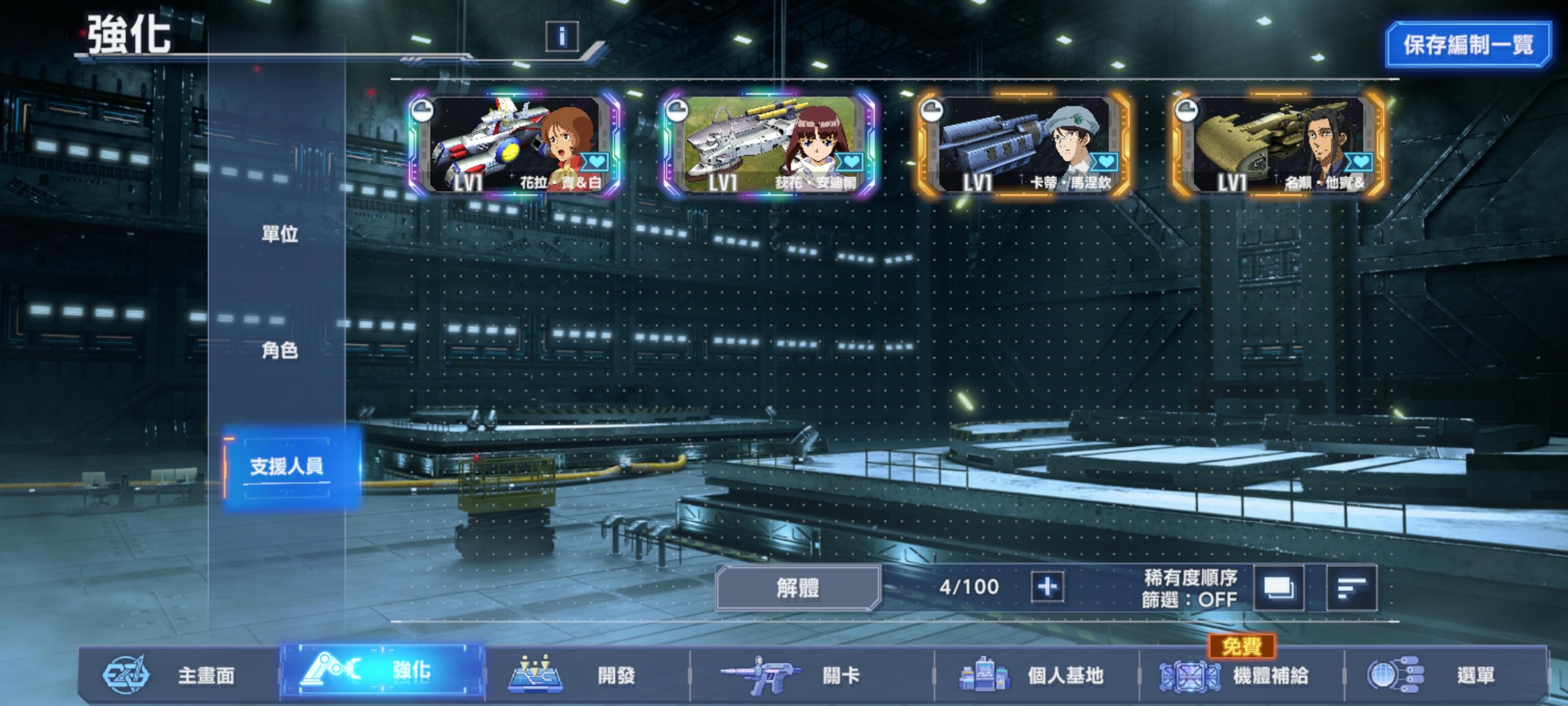
Task: Open 機體補給 unit supply gacha
Action: (x=1241, y=675)
